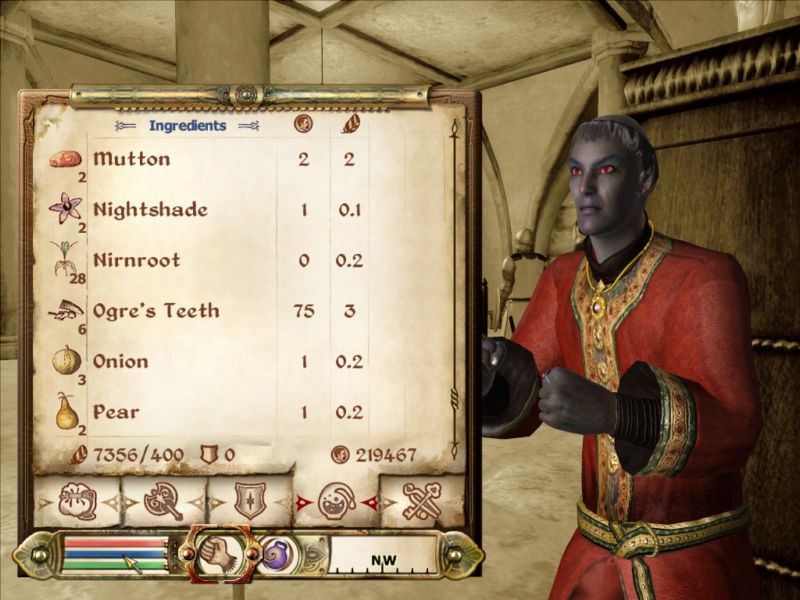This screenshot has height=600, width=800.
Task: Show all items with the sack tab
Action: coord(77,499)
